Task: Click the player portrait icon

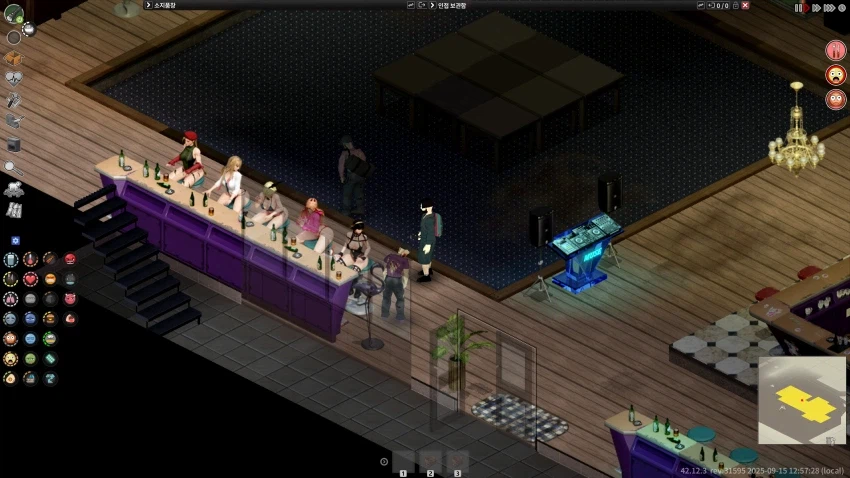Action: 14,14
